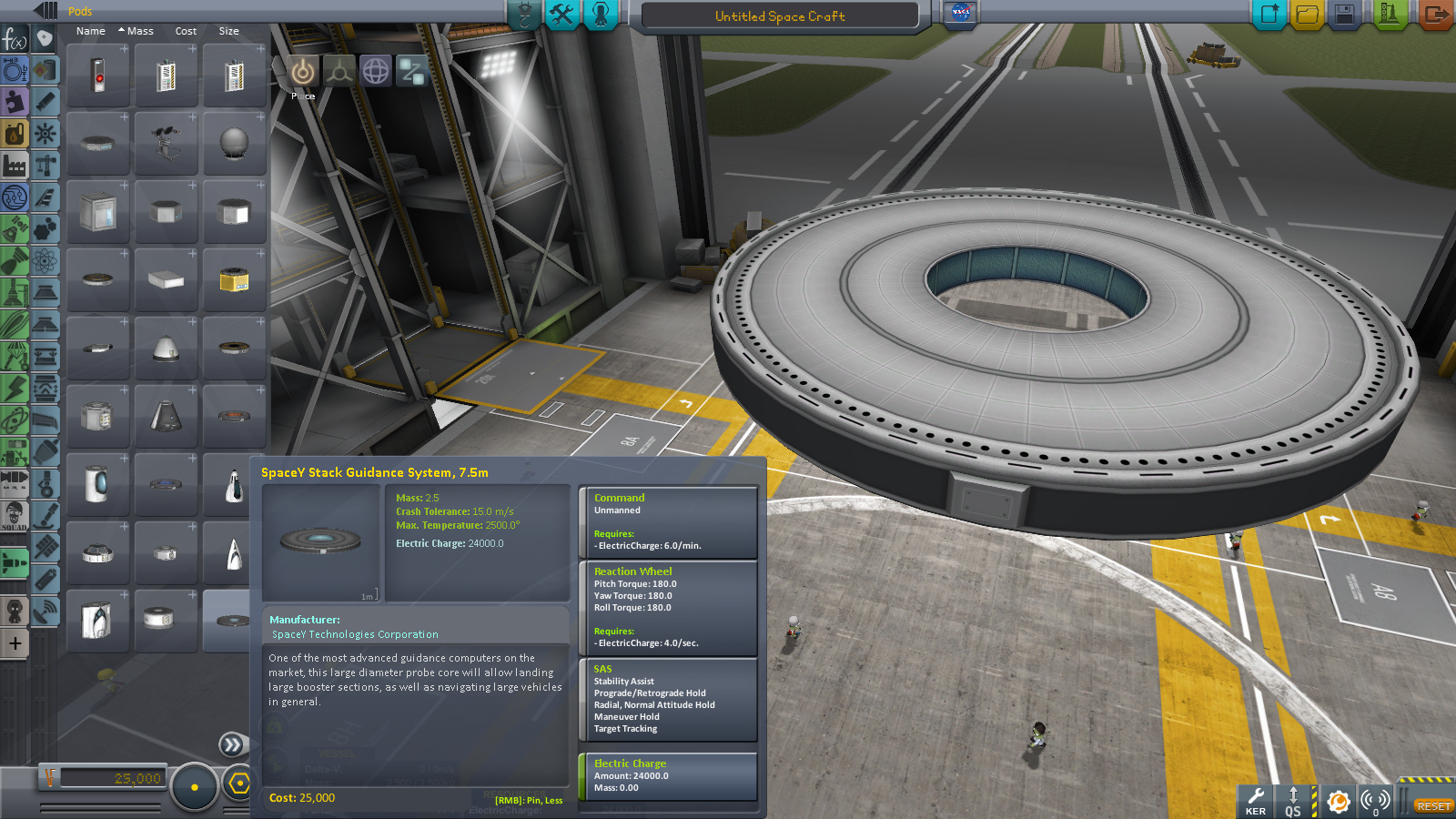This screenshot has width=1456, height=819.
Task: Toggle the symmetry mode dial
Action: click(194, 787)
